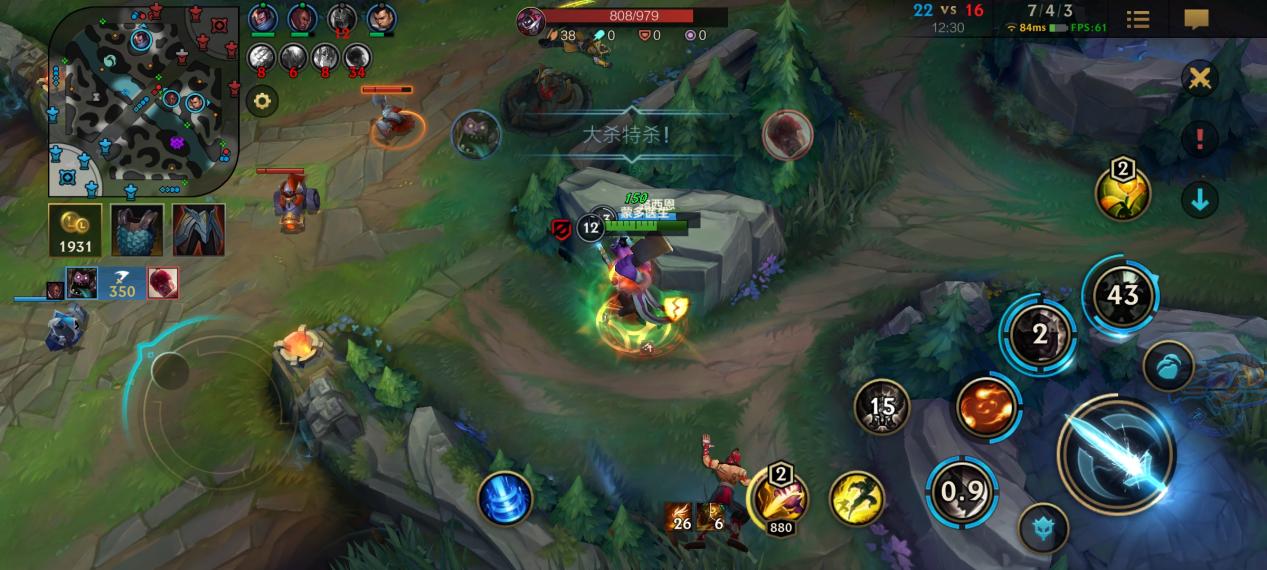Image resolution: width=1267 pixels, height=570 pixels.
Task: Tap the ability on 43 second cooldown
Action: click(1122, 295)
